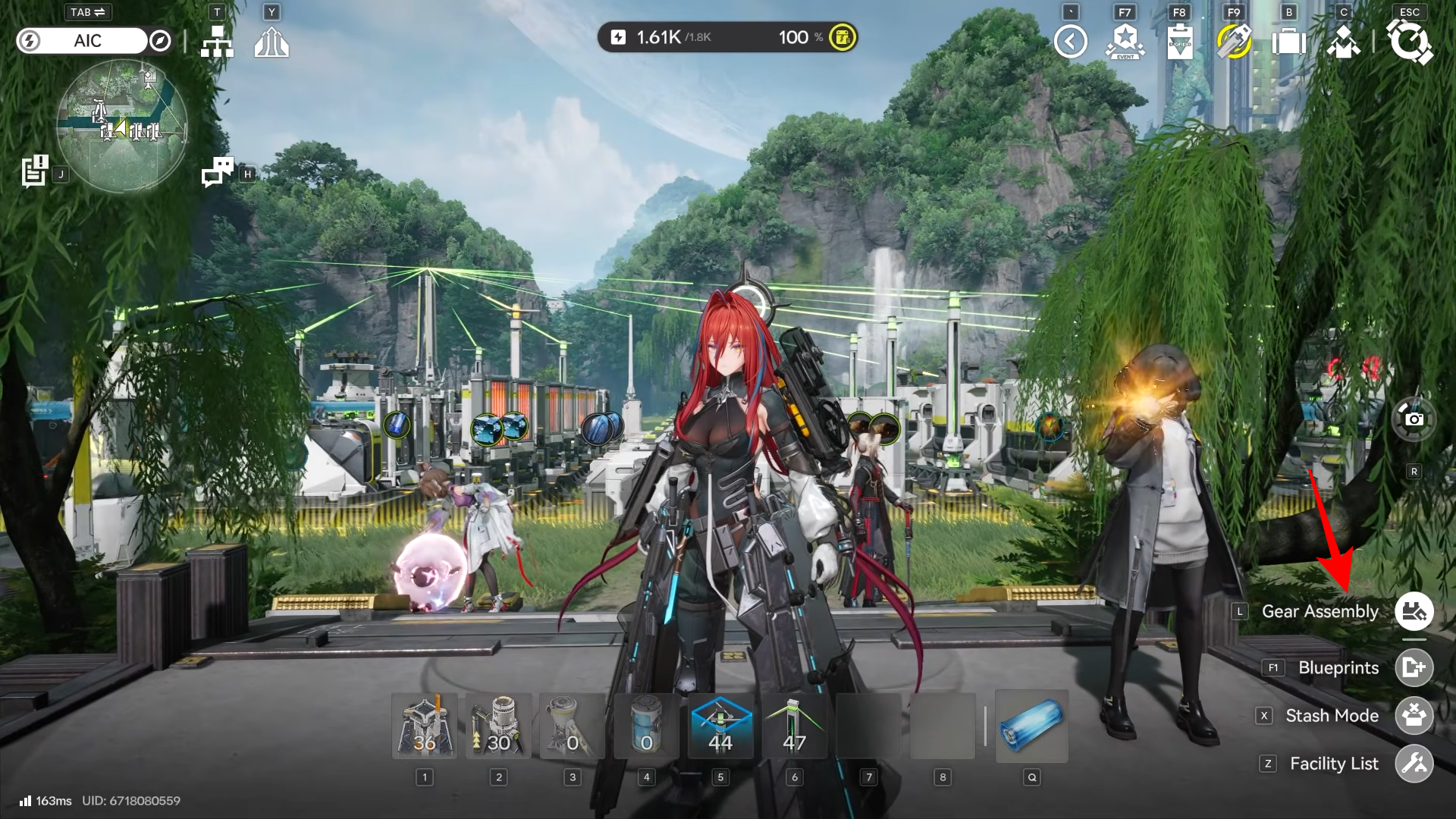This screenshot has height=819, width=1456.
Task: Enable Stash Mode
Action: pyautogui.click(x=1414, y=716)
